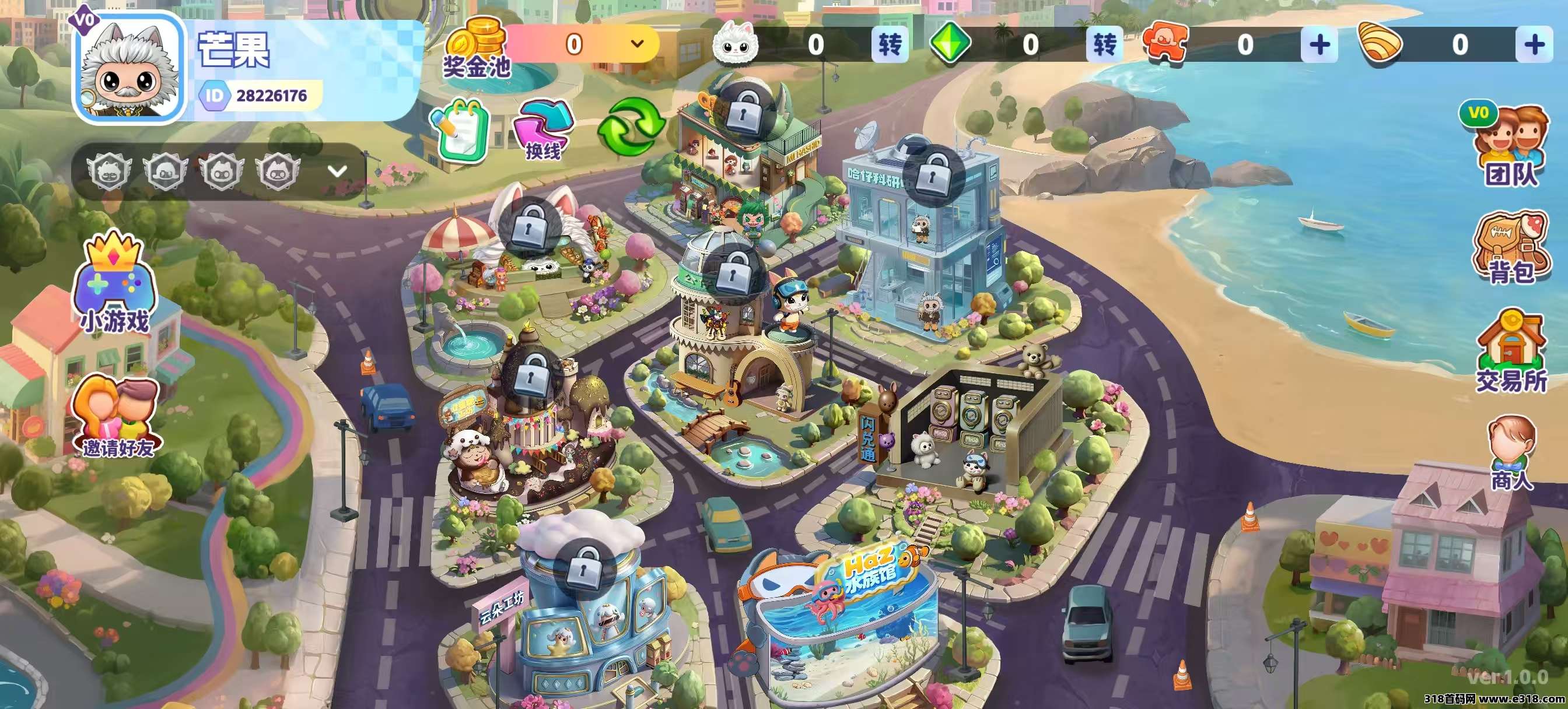This screenshot has width=1568, height=709.
Task: Add more golden shell currency
Action: click(1534, 44)
